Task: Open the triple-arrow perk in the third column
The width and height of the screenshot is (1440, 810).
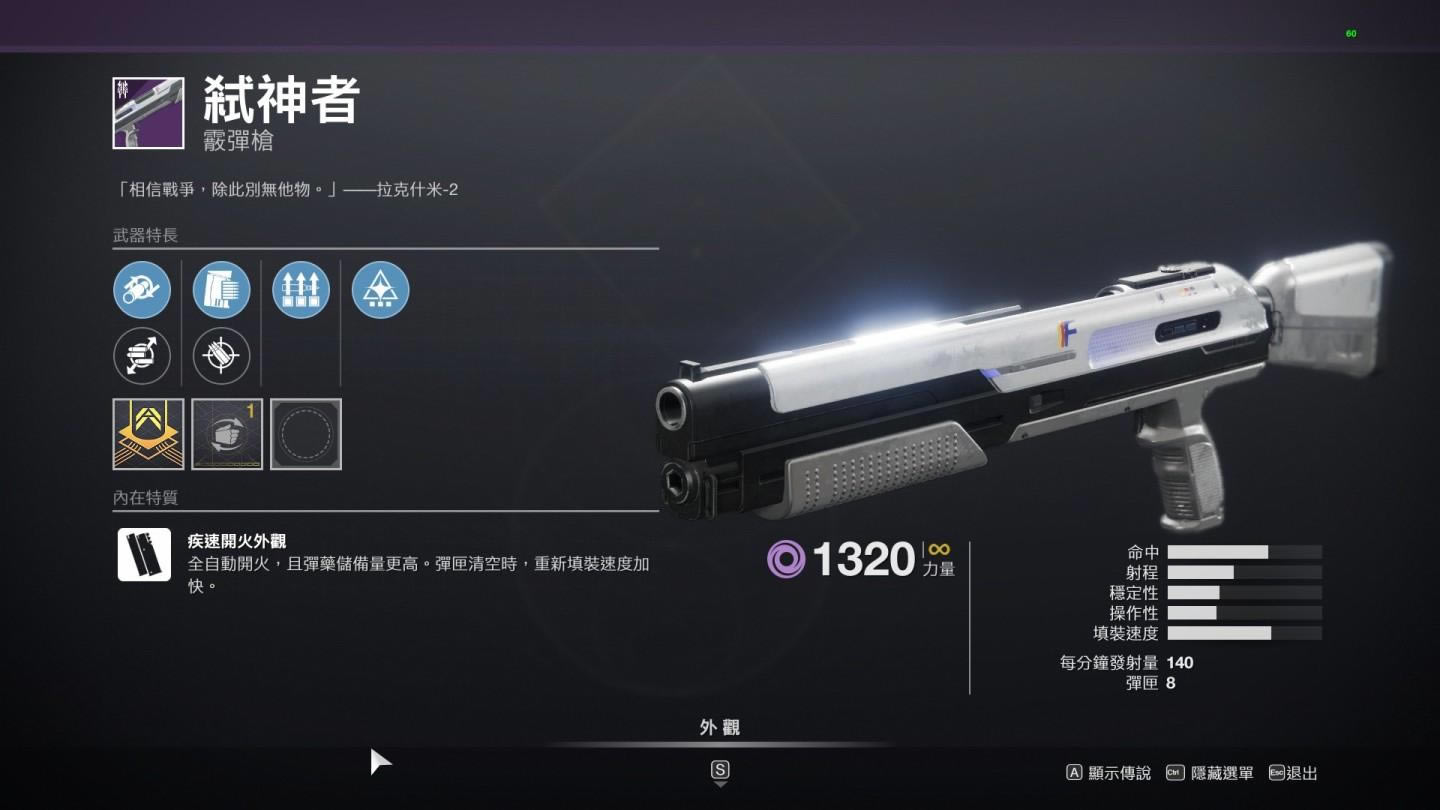Action: click(301, 290)
